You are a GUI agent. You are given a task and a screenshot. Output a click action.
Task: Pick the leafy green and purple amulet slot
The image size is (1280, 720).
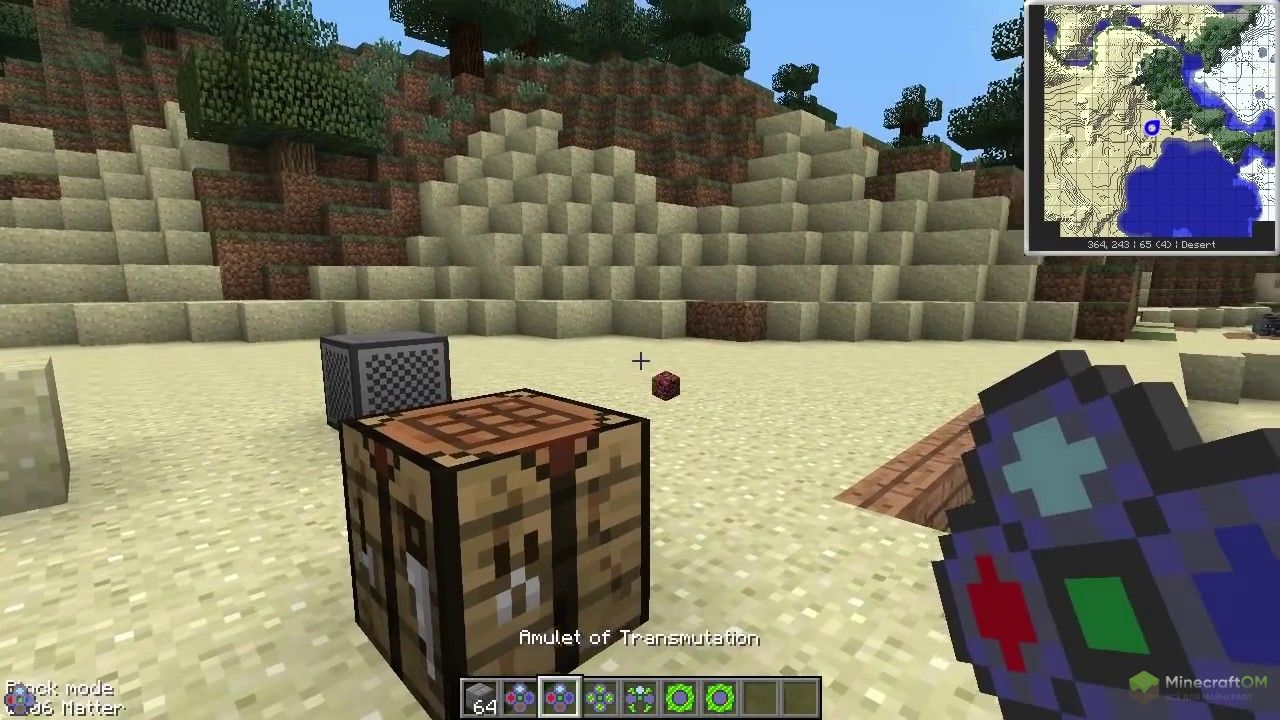point(640,697)
